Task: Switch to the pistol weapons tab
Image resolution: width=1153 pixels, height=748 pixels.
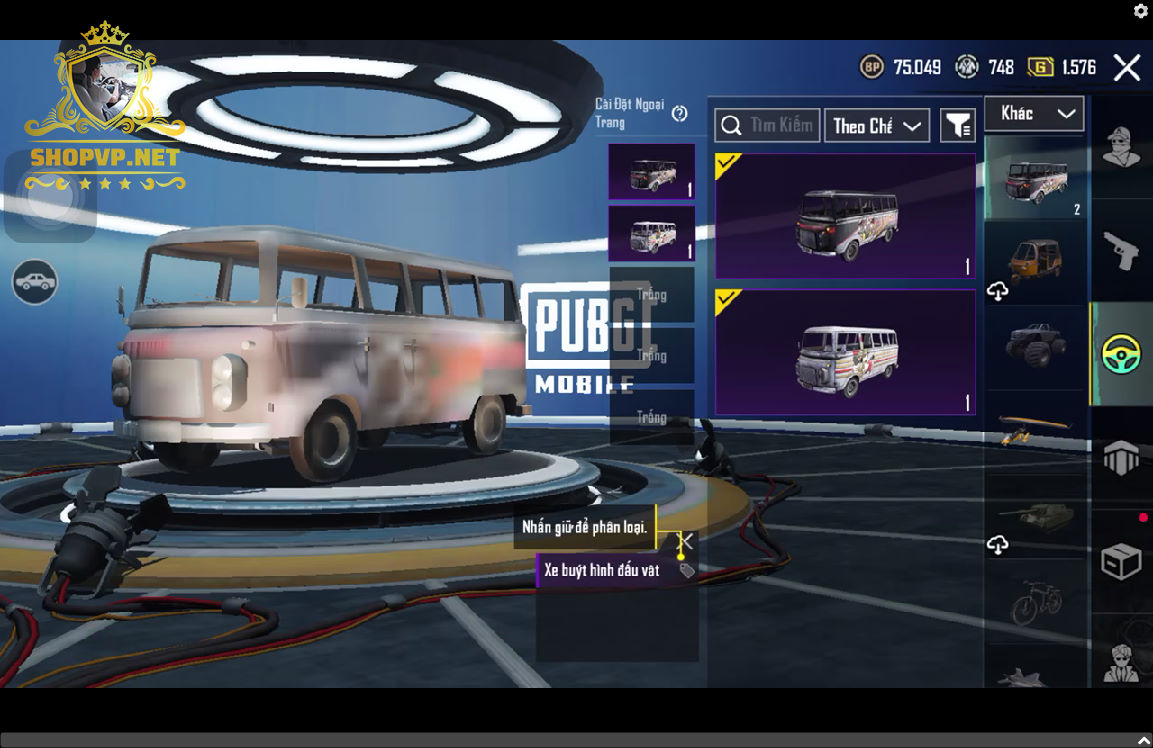Action: (x=1121, y=251)
